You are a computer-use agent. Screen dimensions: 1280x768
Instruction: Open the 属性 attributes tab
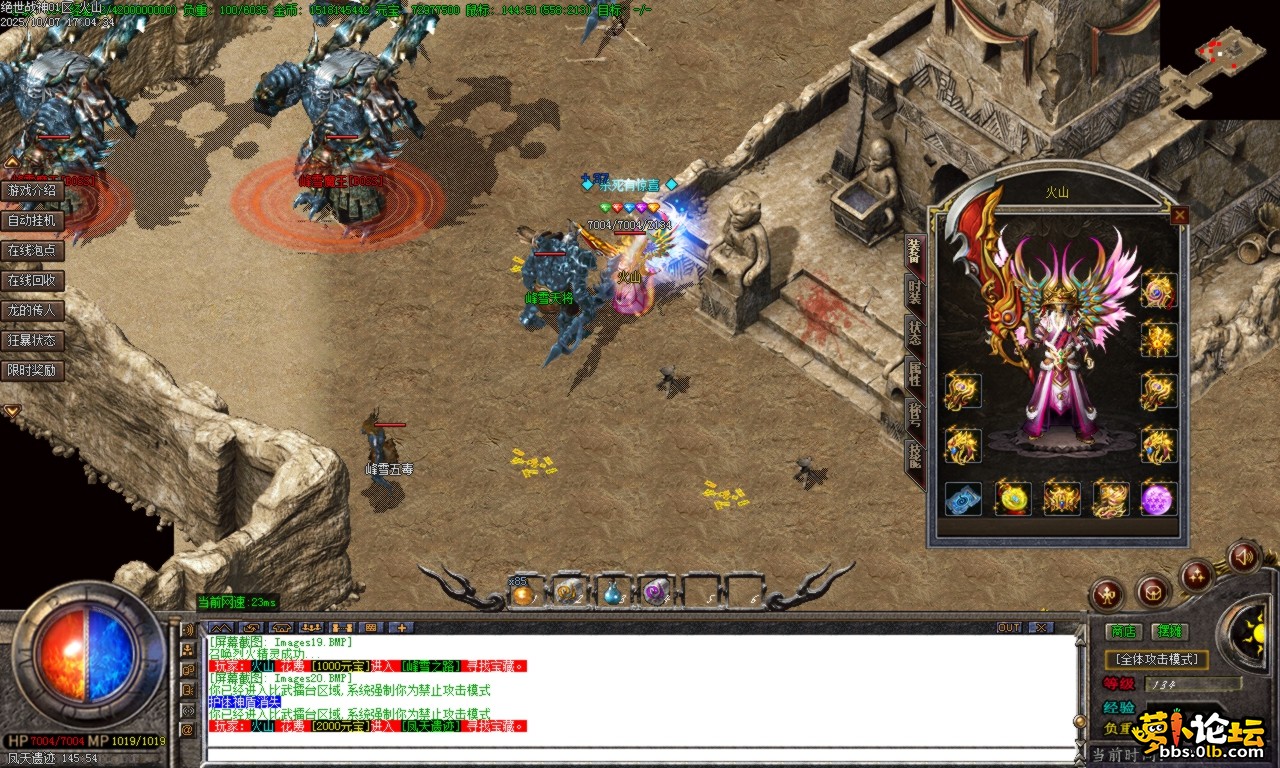click(914, 374)
